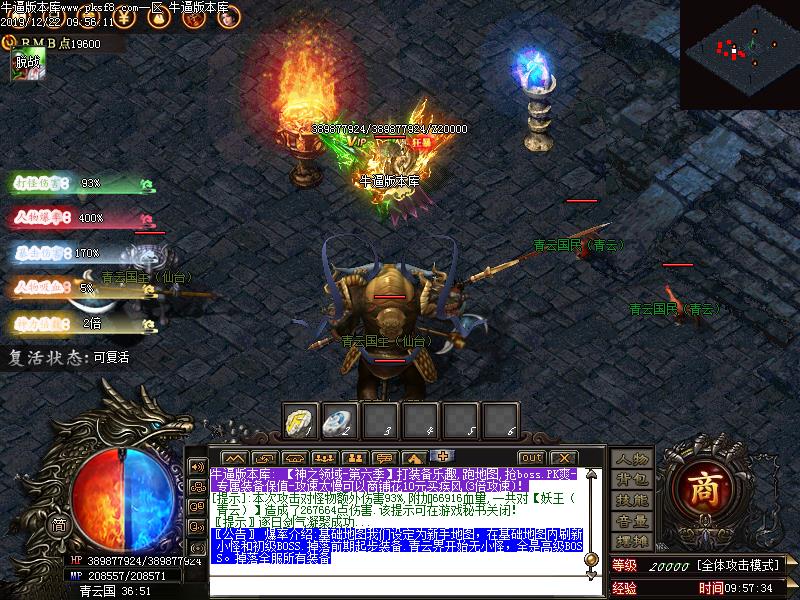
Task: Open the 音量 volume settings
Action: click(x=632, y=521)
